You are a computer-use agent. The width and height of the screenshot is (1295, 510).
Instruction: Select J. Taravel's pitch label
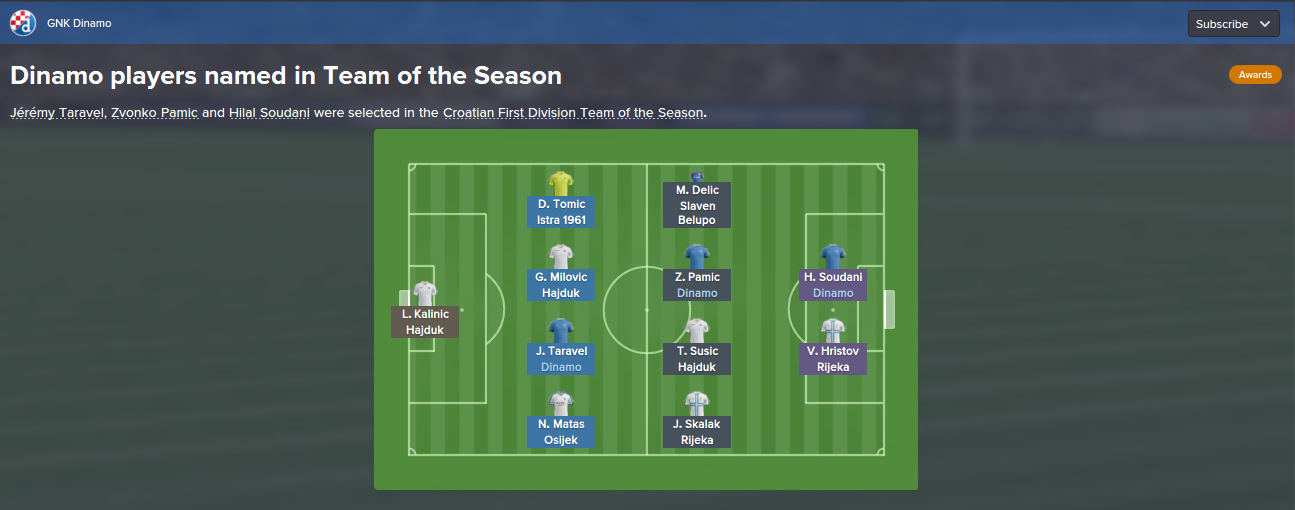click(561, 358)
